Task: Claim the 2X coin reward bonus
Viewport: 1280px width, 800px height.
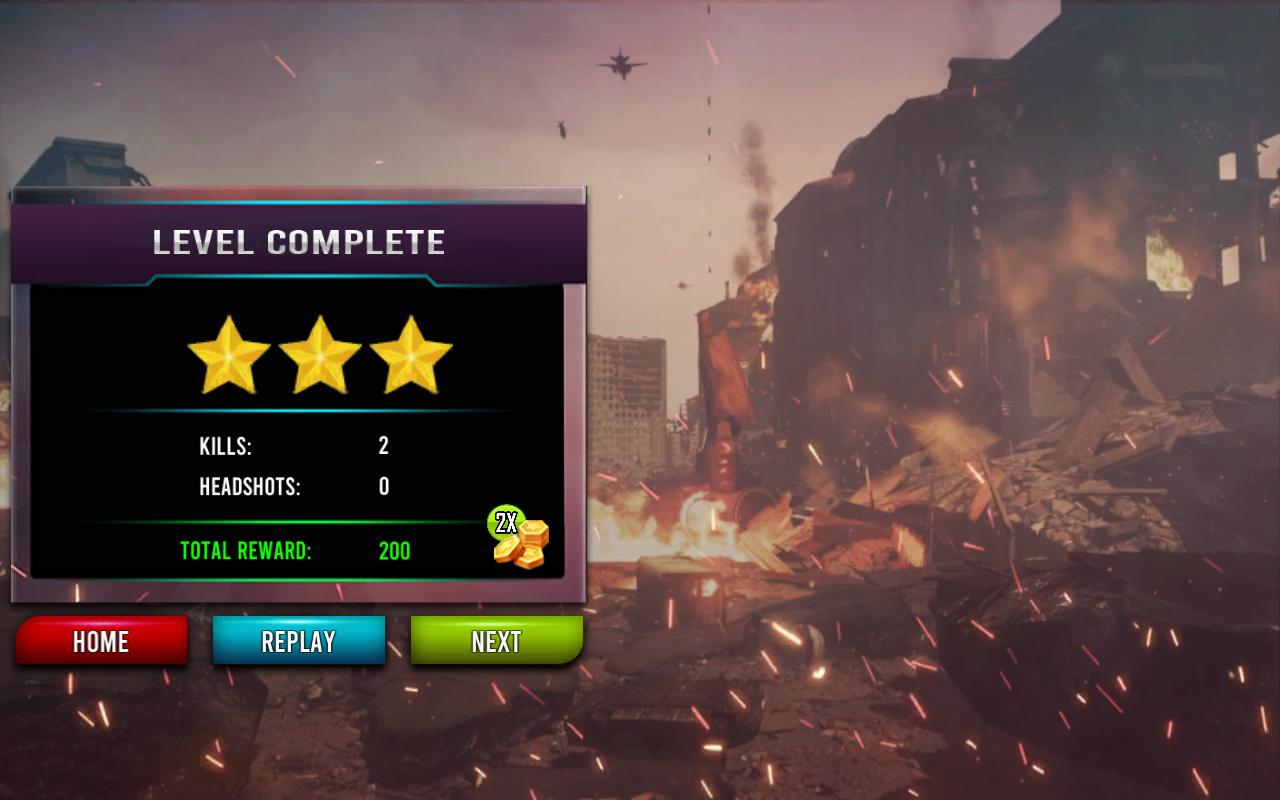Action: click(520, 539)
